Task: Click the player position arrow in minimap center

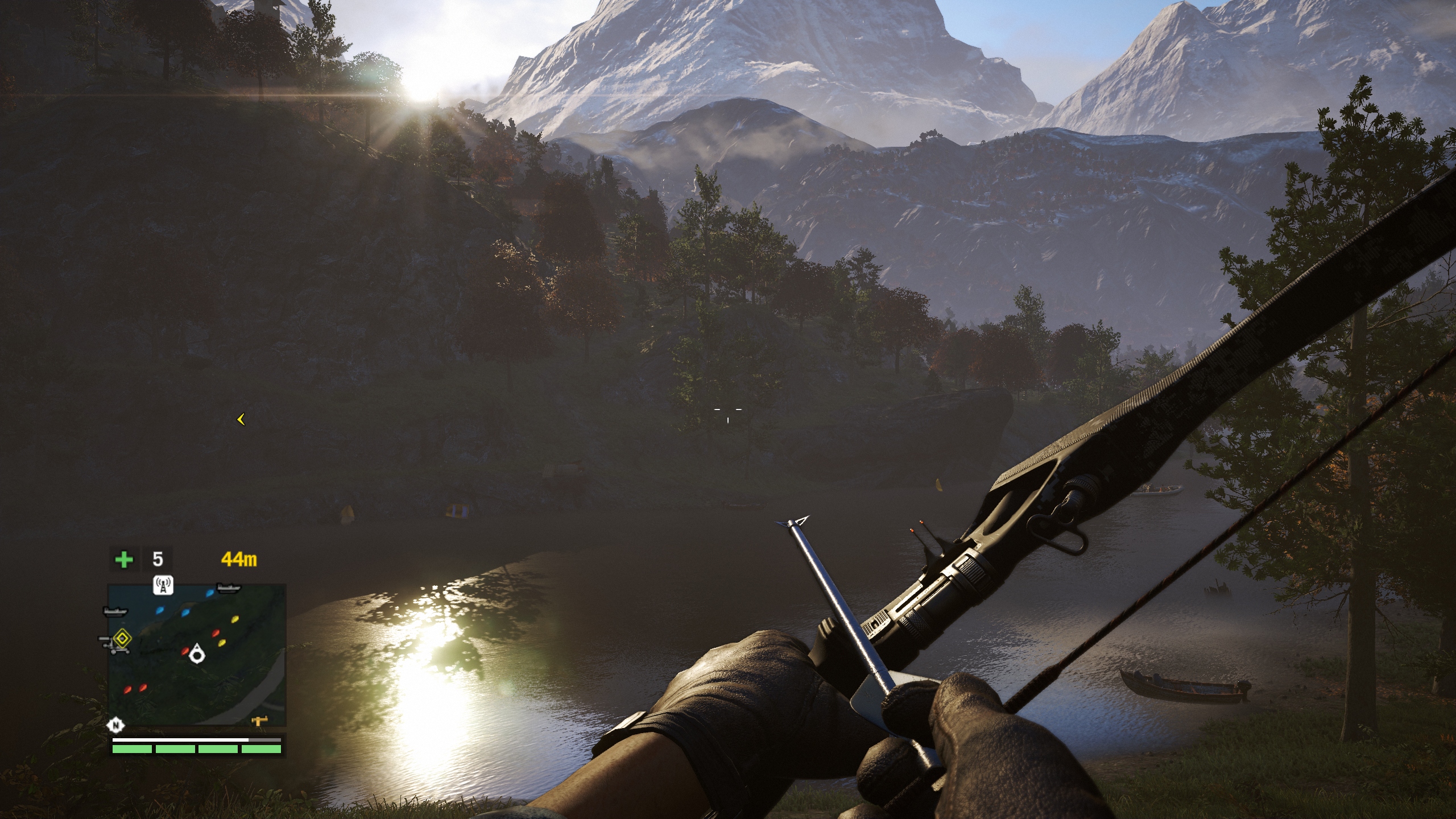Action: point(197,655)
